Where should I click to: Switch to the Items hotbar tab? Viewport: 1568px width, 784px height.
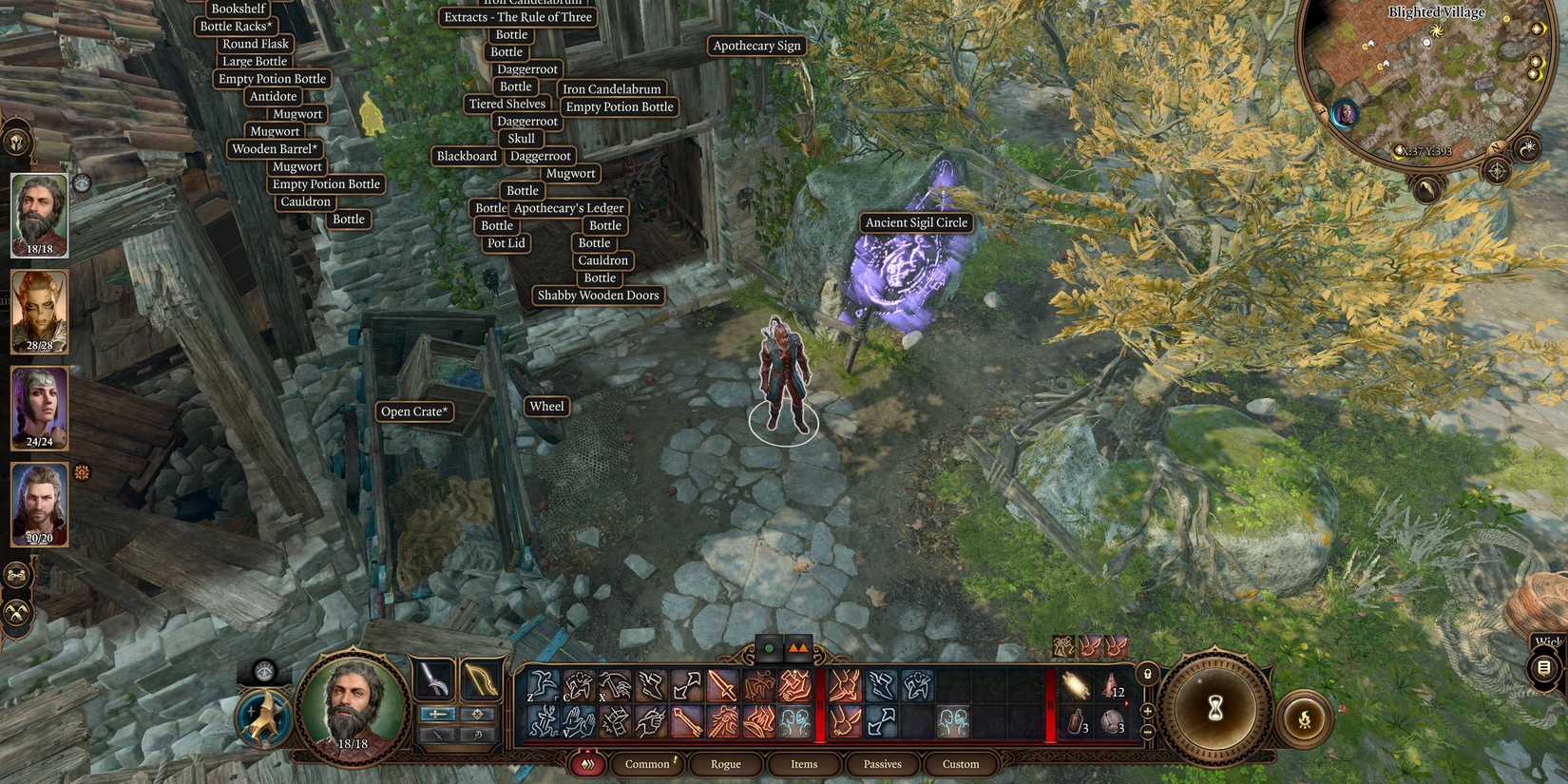click(803, 763)
